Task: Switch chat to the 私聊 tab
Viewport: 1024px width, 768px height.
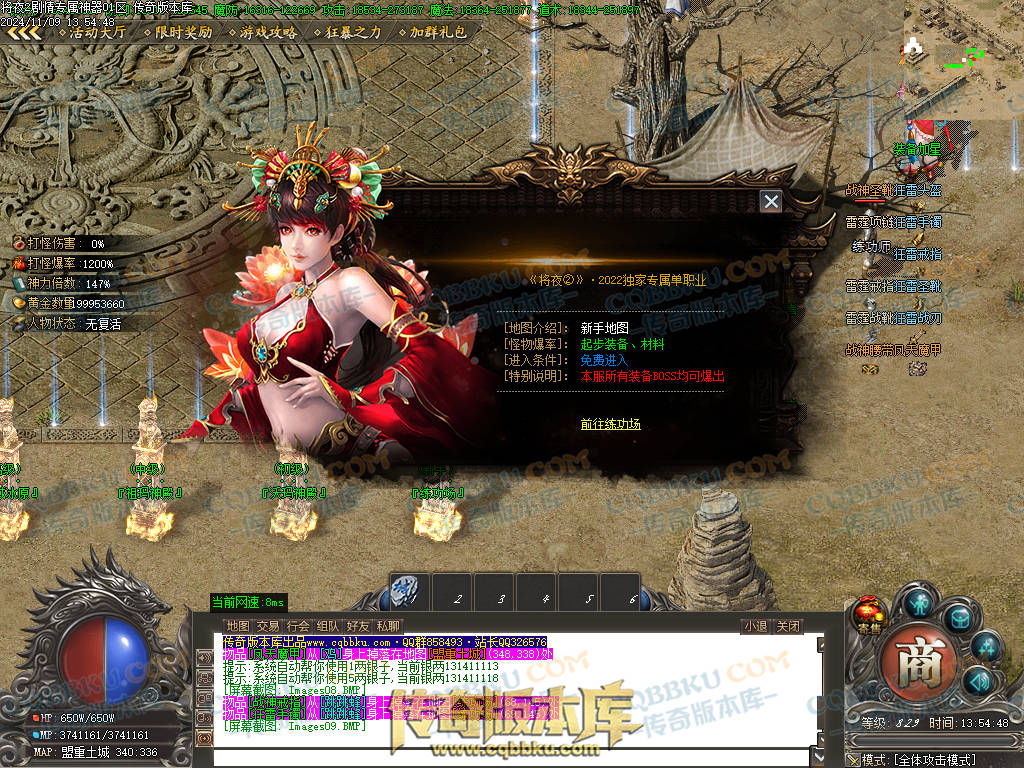Action: (x=387, y=626)
